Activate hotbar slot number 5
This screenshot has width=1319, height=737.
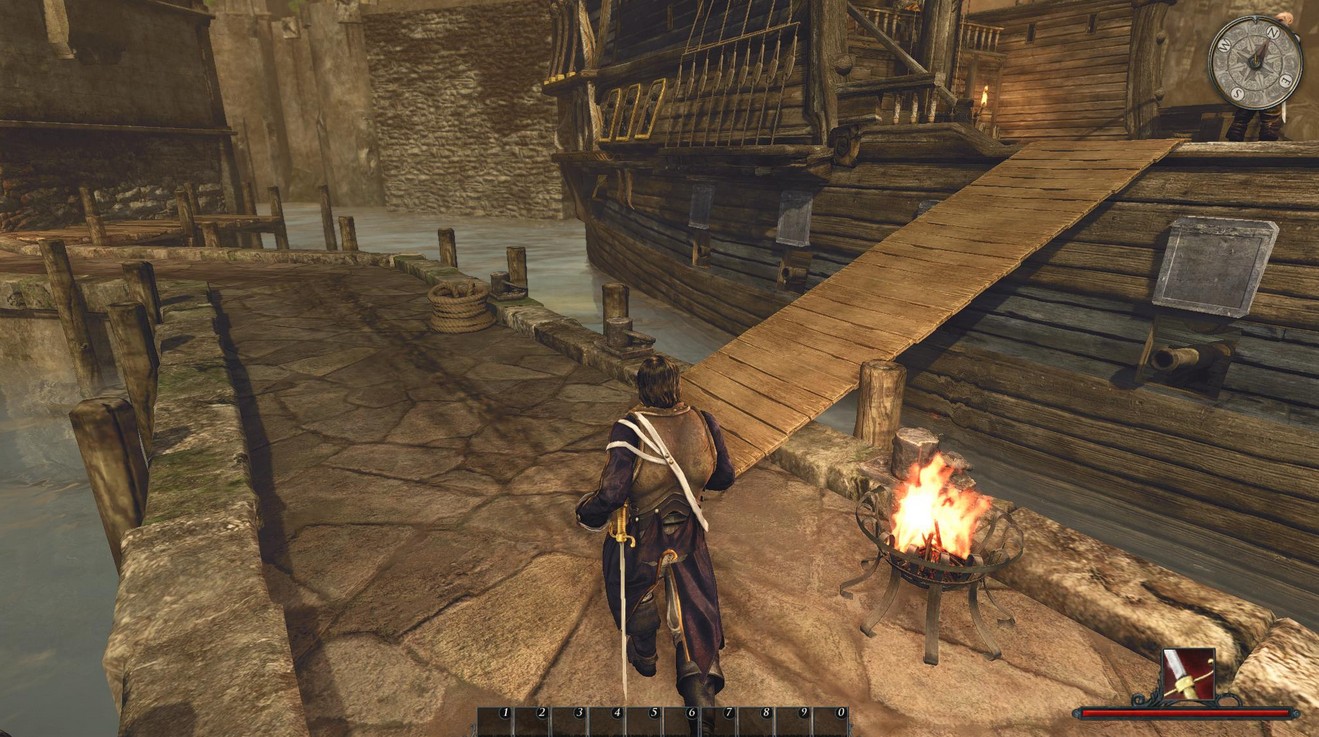point(645,722)
